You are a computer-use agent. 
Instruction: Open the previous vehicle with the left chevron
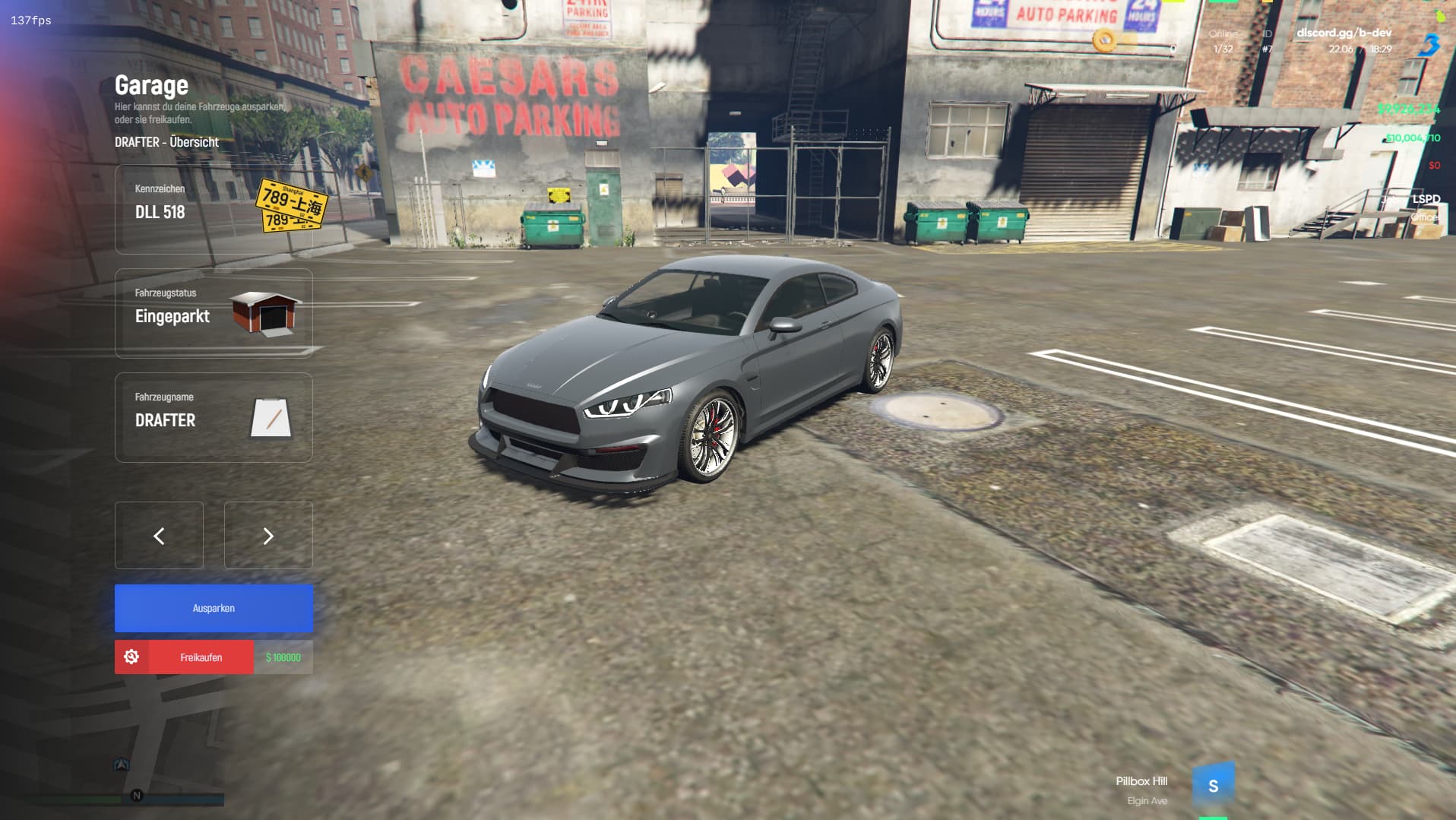(x=159, y=536)
